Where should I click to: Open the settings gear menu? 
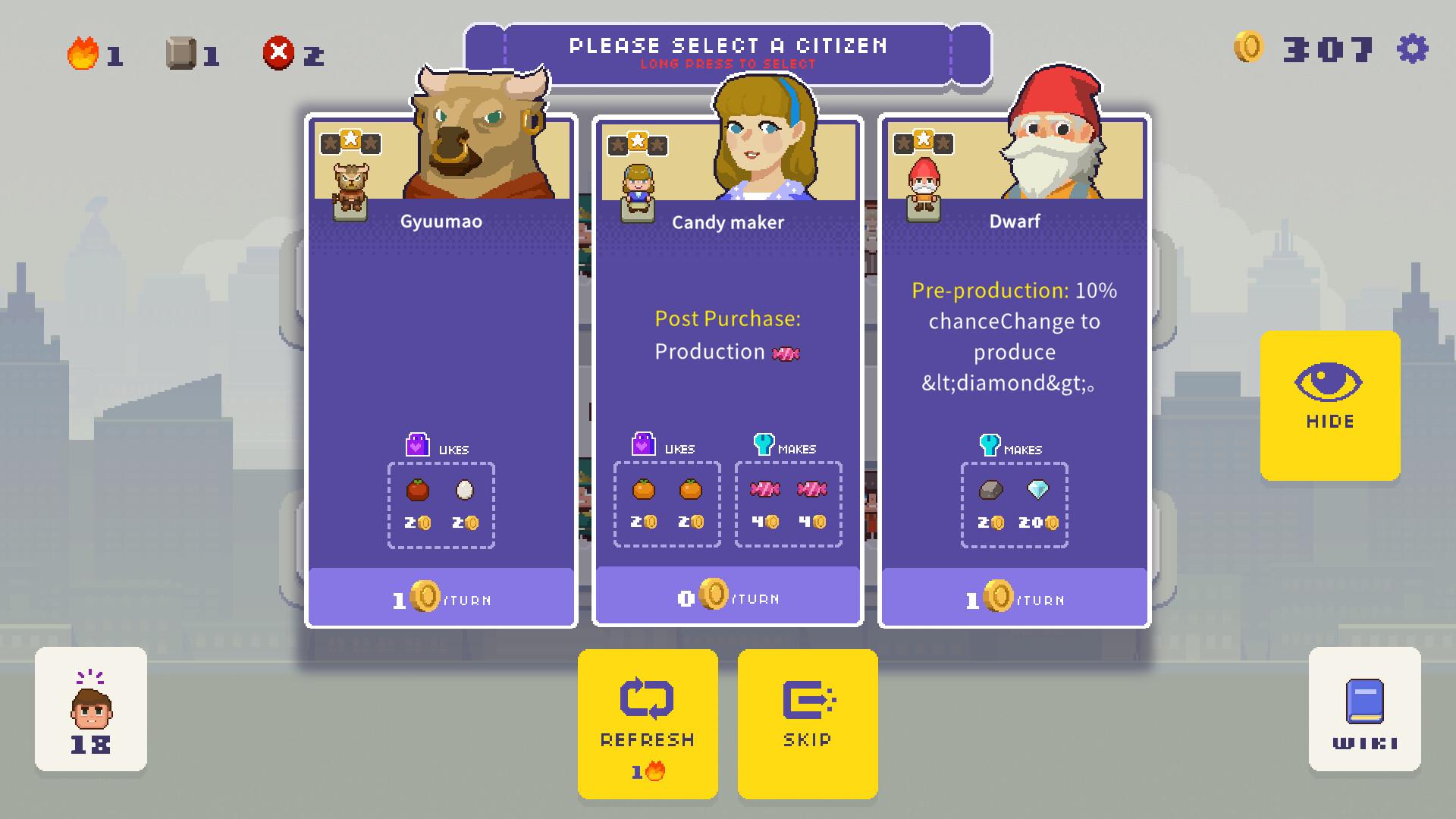[x=1414, y=50]
